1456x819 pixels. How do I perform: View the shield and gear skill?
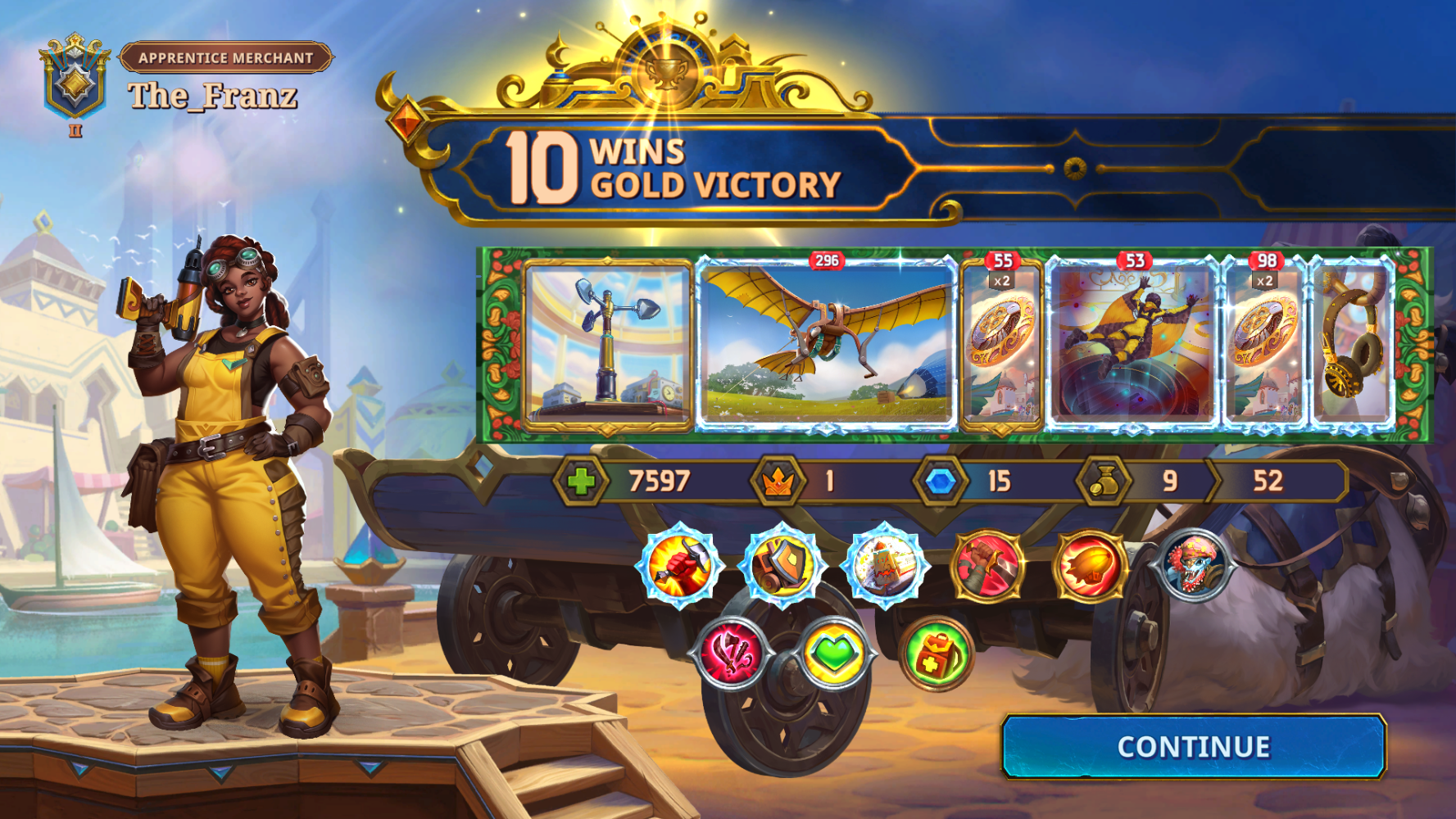coord(782,565)
